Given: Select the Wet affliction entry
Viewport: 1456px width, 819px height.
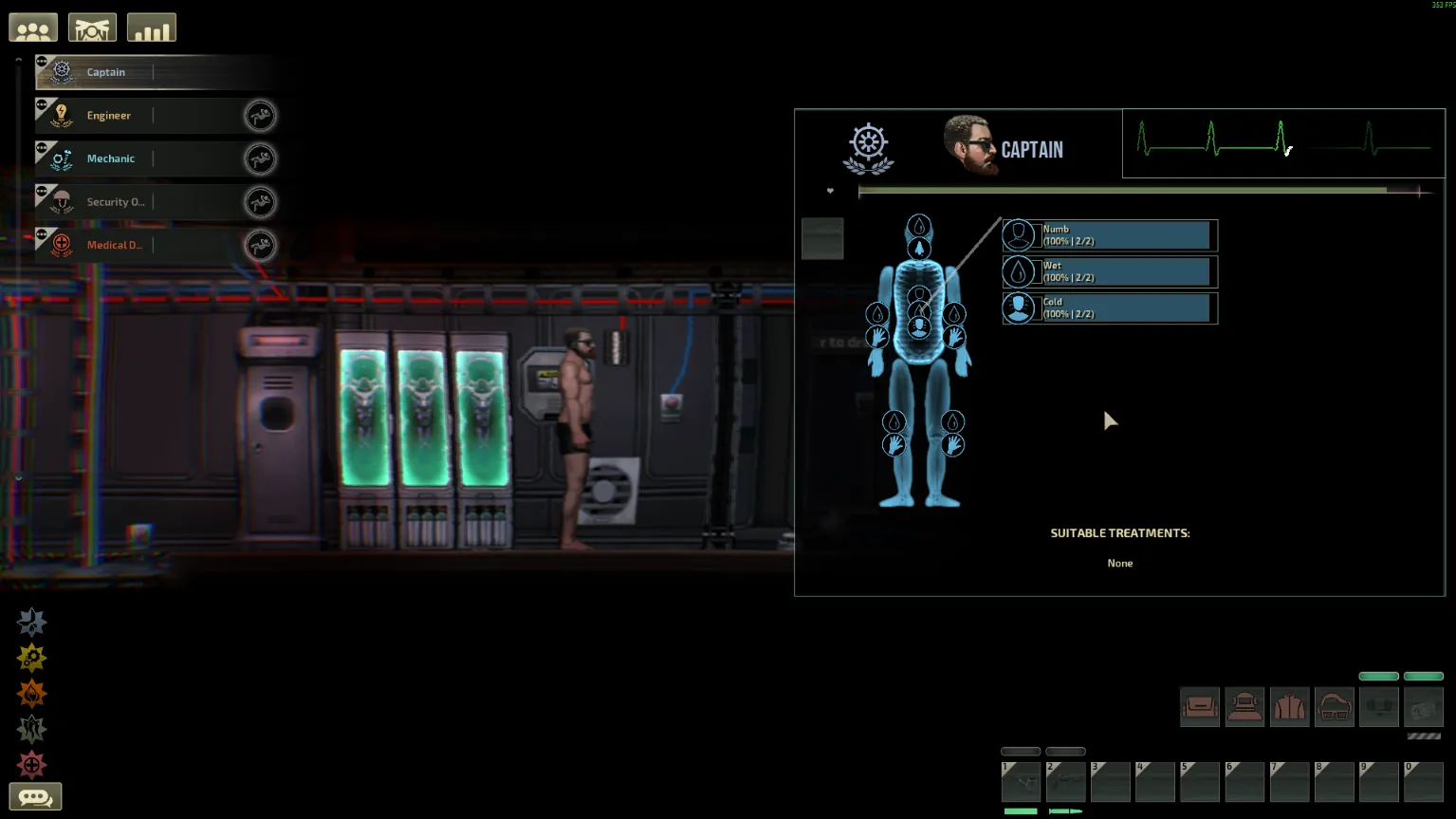Looking at the screenshot, I should tap(1109, 271).
